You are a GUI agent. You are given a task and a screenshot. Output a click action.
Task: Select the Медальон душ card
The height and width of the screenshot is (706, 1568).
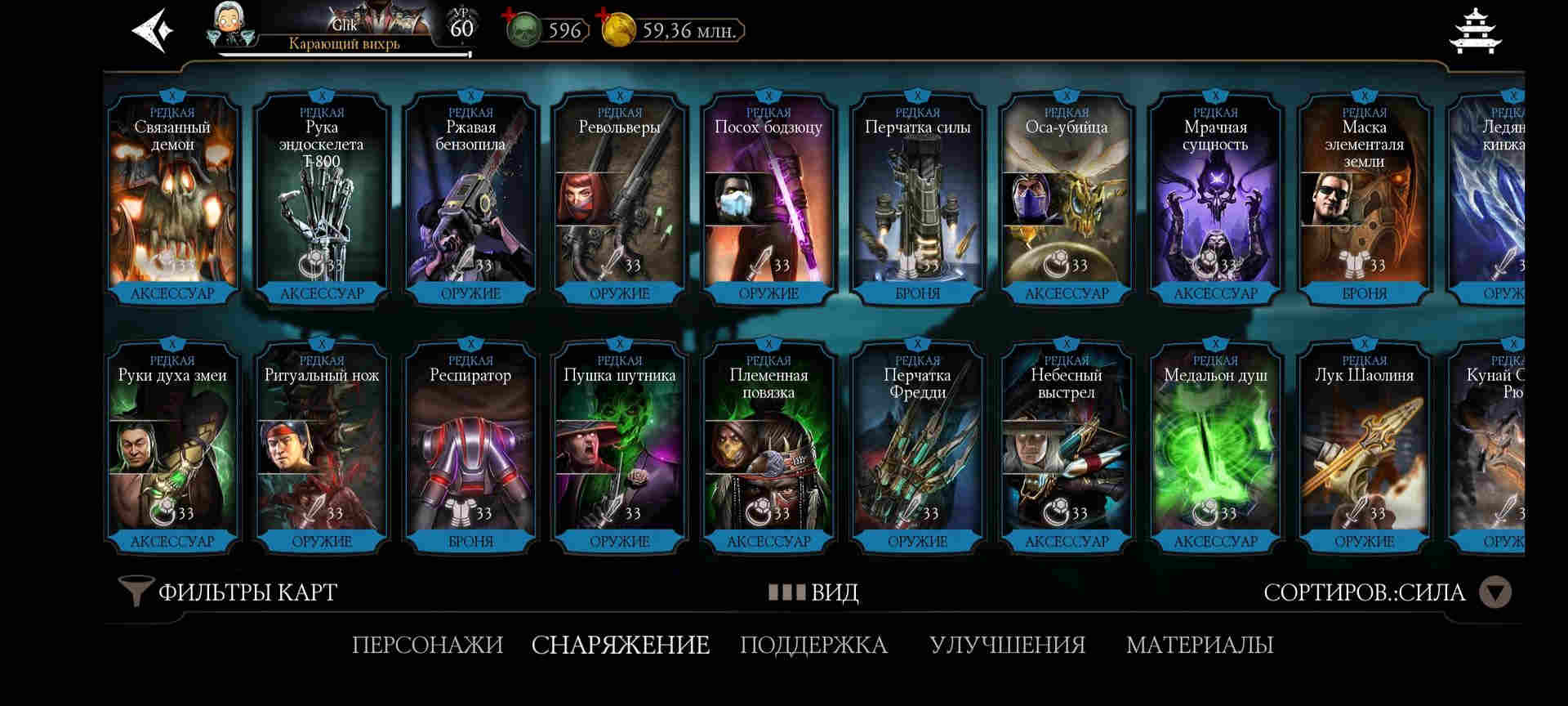tap(1215, 447)
